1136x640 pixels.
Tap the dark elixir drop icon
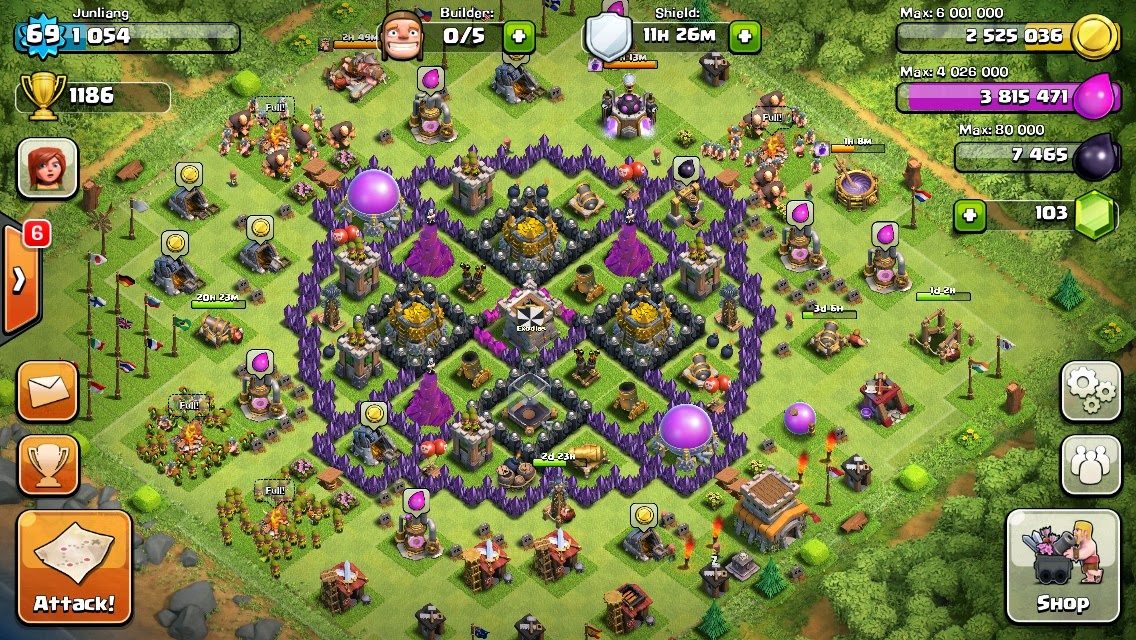1096,155
